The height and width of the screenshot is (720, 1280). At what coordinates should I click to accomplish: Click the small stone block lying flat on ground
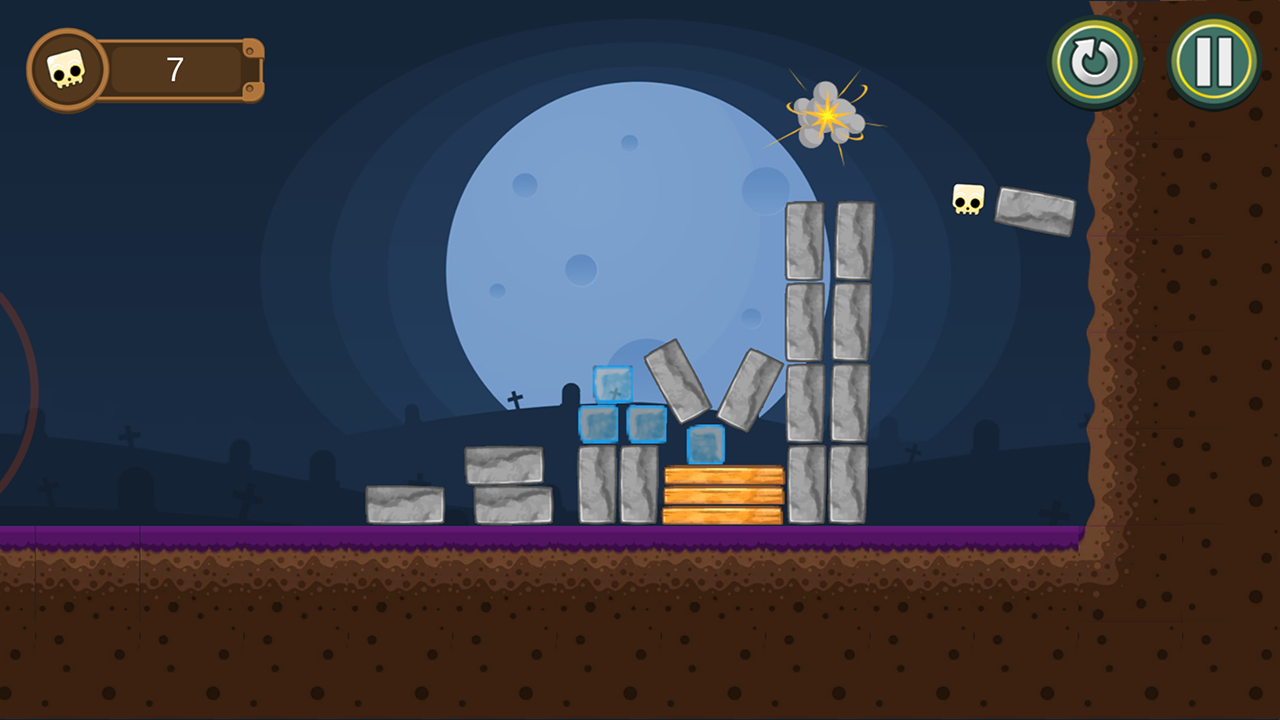pos(404,503)
